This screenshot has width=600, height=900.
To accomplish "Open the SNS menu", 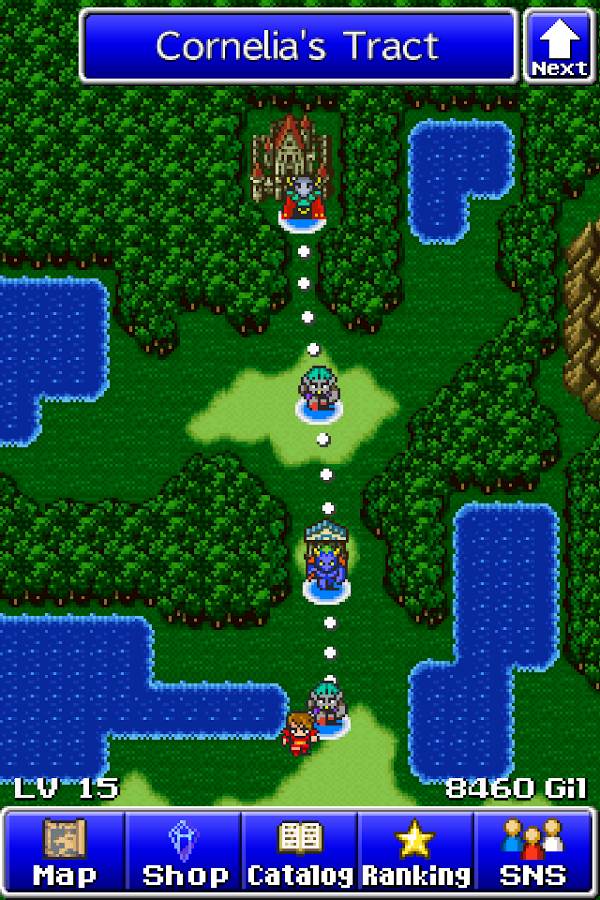I will click(533, 852).
